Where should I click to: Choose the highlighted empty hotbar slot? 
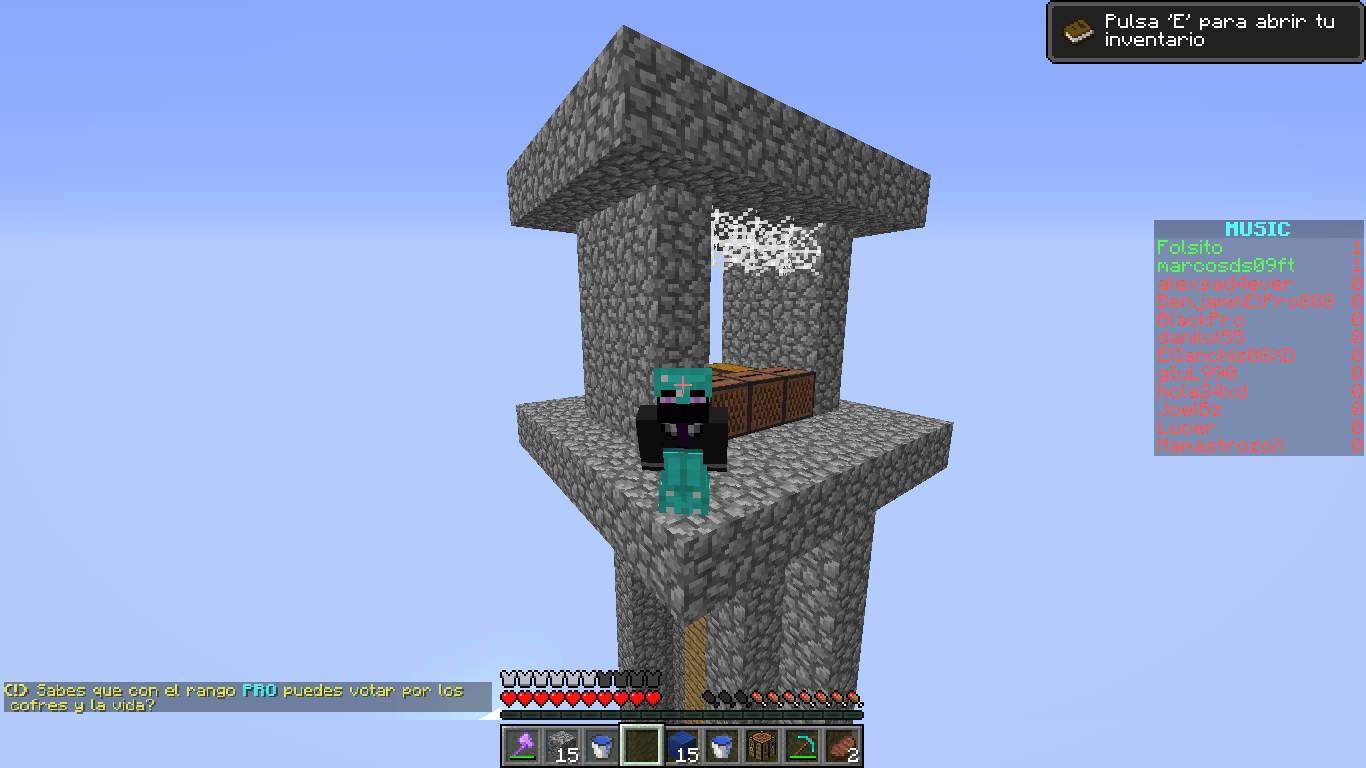click(x=641, y=745)
